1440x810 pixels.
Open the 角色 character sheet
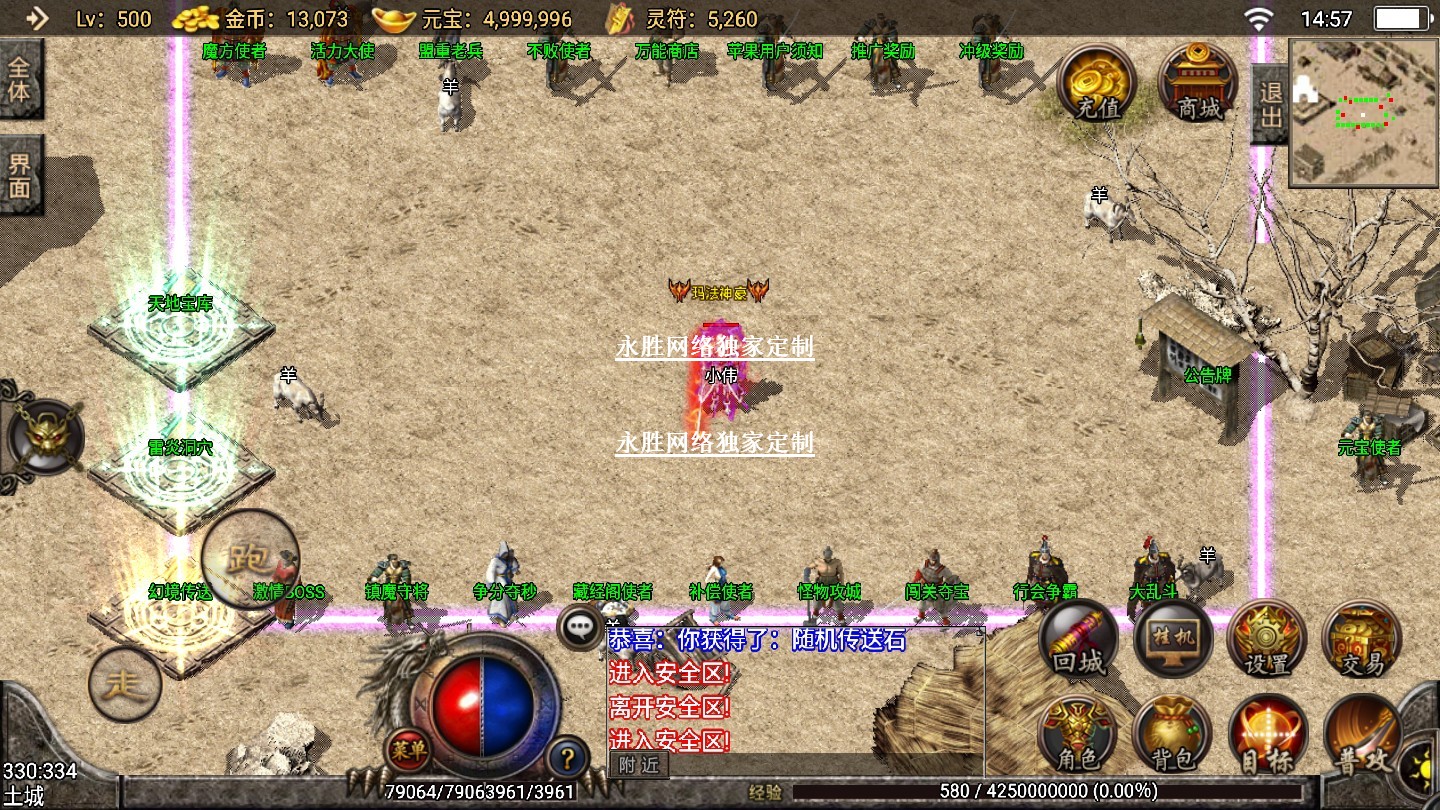(x=1078, y=735)
